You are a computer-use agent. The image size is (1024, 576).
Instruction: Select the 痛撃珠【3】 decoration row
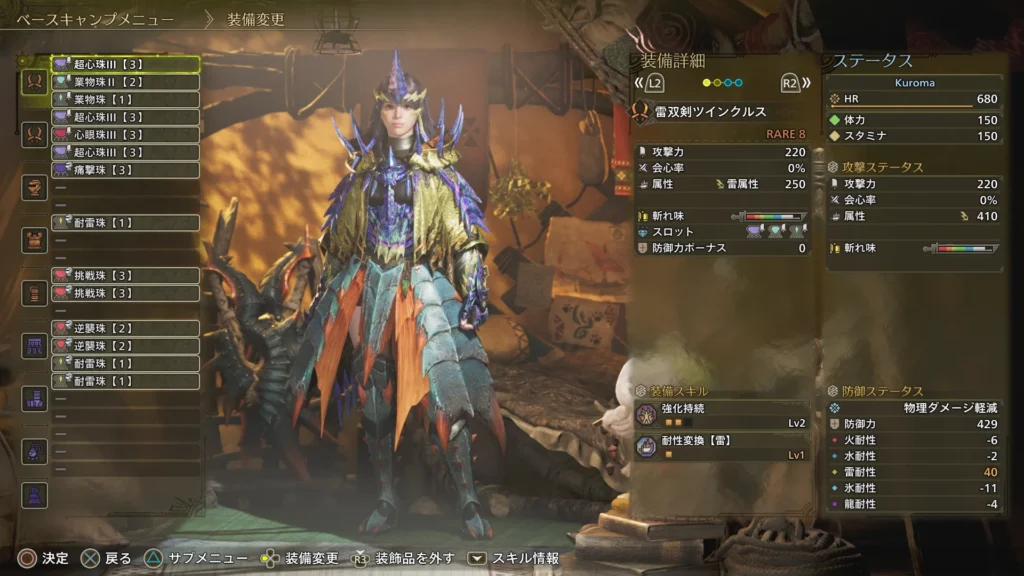[125, 170]
